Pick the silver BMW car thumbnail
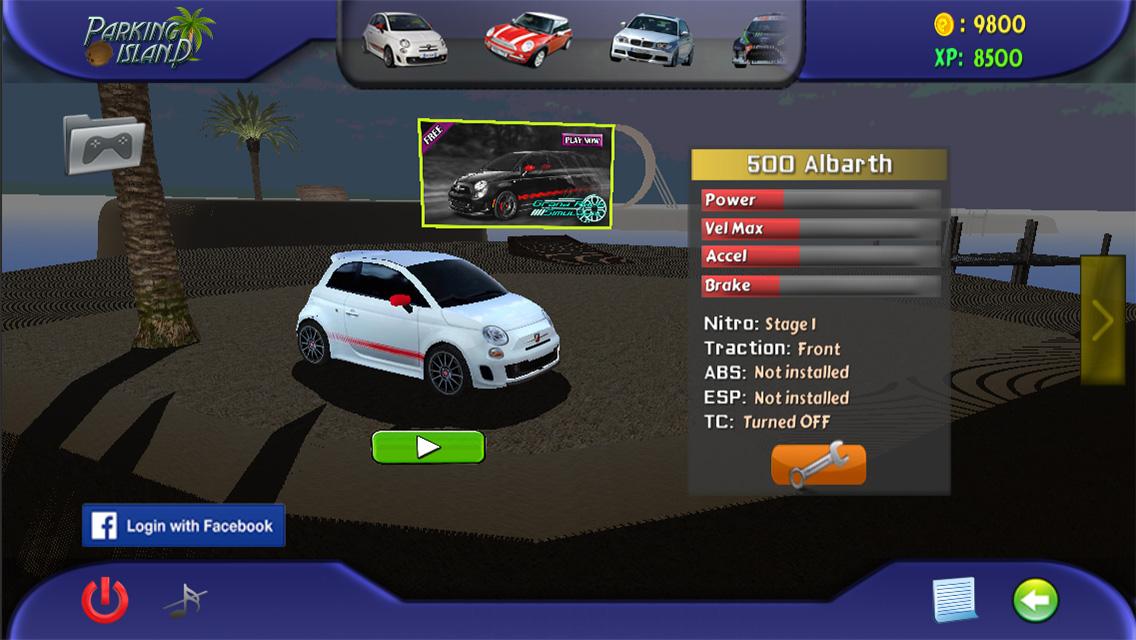Viewport: 1136px width, 640px height. (x=651, y=40)
